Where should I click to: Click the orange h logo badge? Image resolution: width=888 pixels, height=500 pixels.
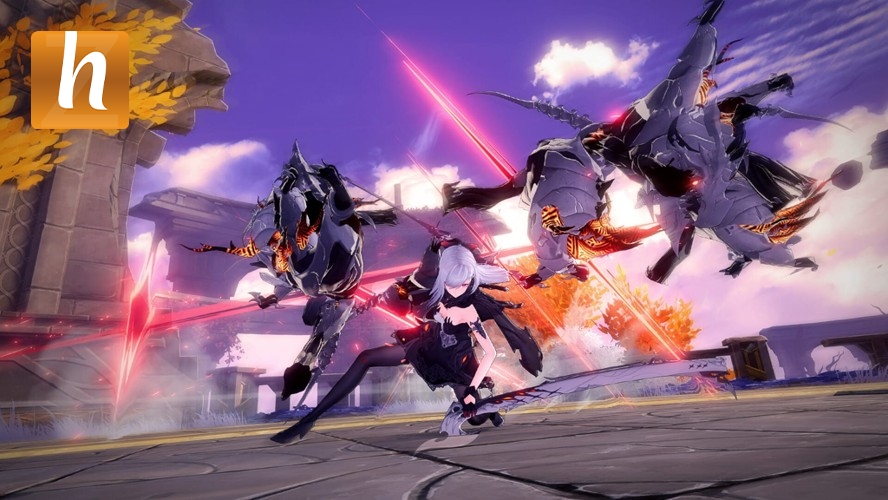click(x=80, y=80)
